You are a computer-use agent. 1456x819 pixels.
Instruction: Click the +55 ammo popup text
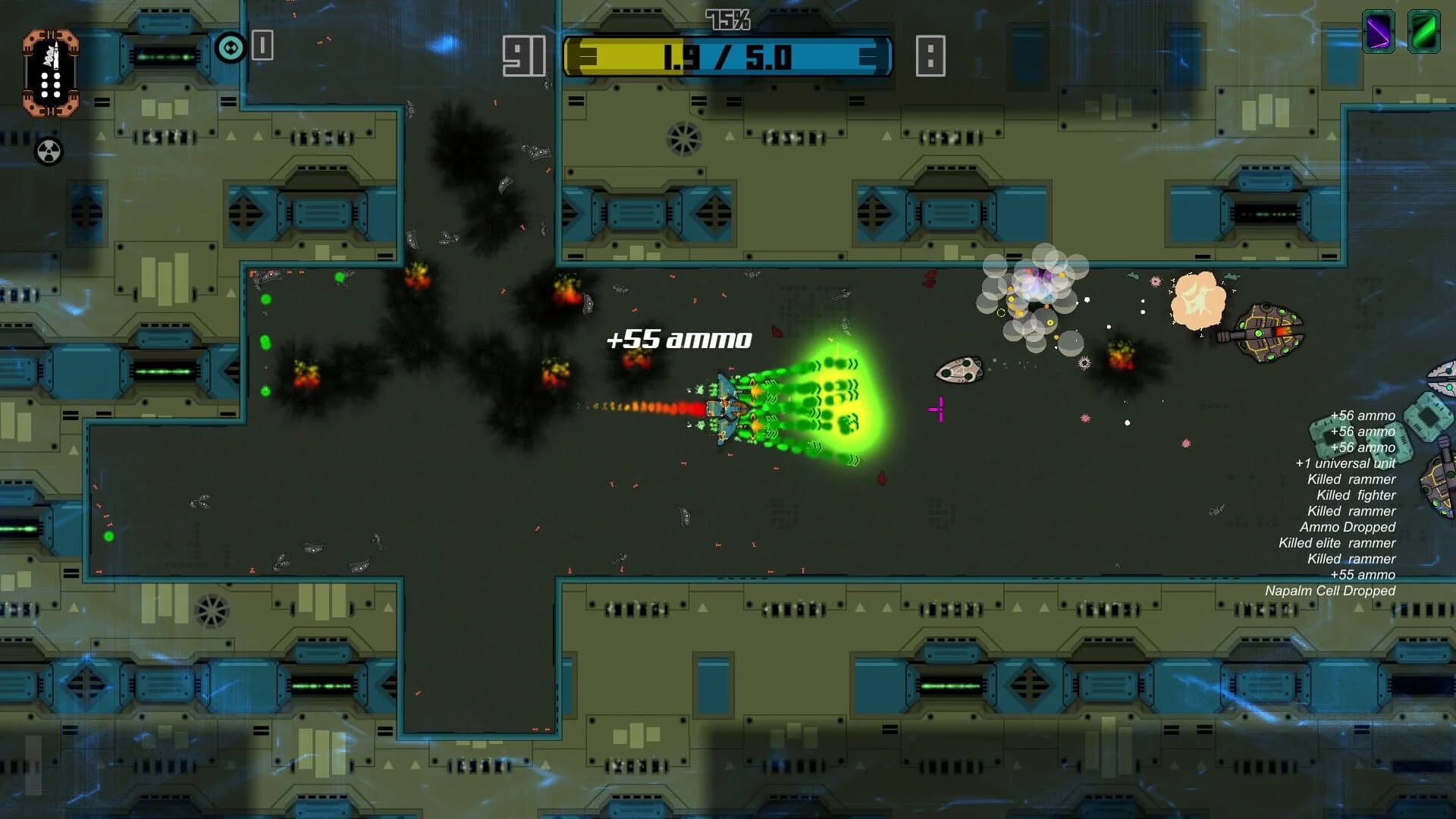coord(677,338)
